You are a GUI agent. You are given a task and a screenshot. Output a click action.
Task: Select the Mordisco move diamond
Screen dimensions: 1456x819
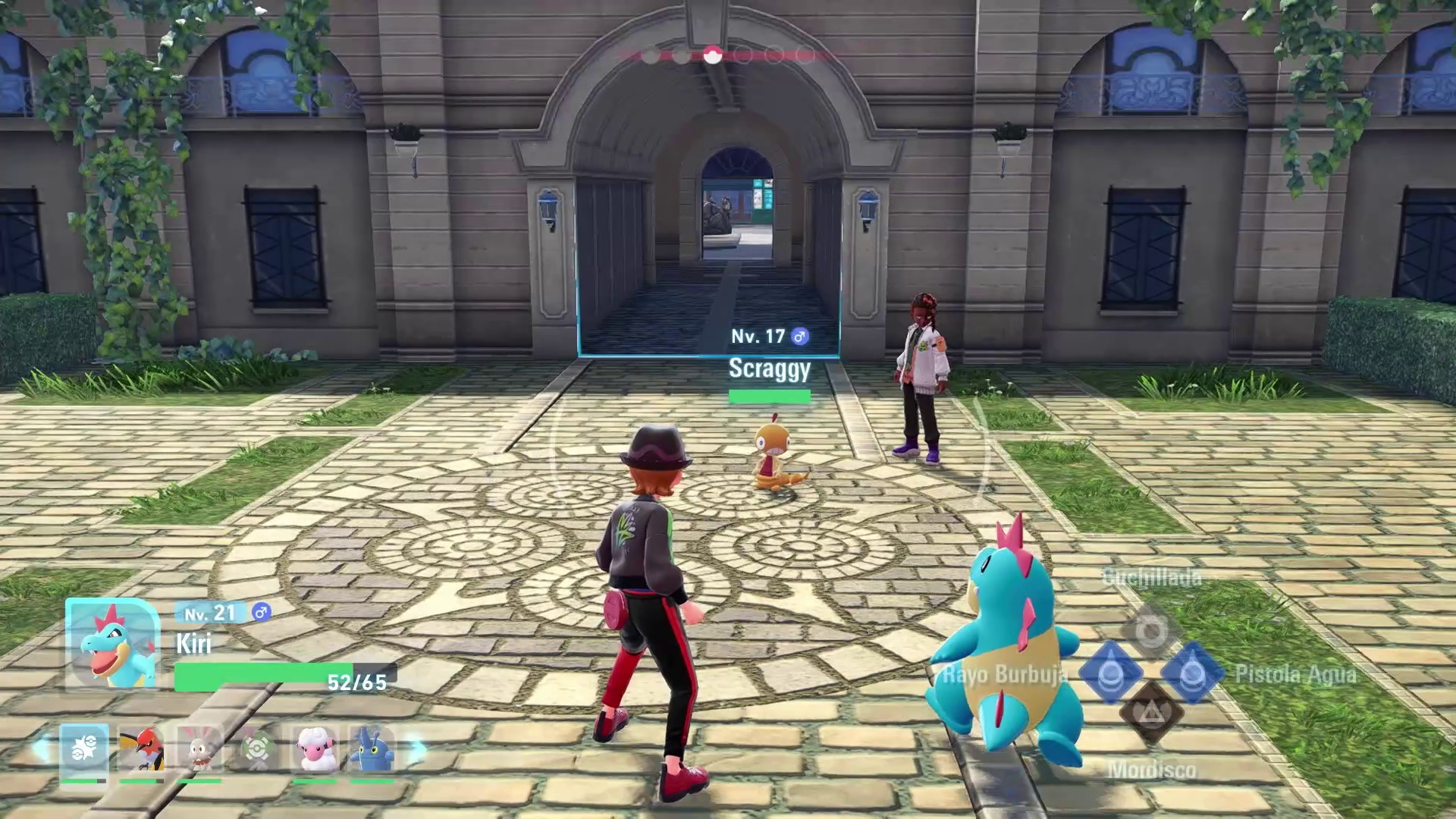1151,714
